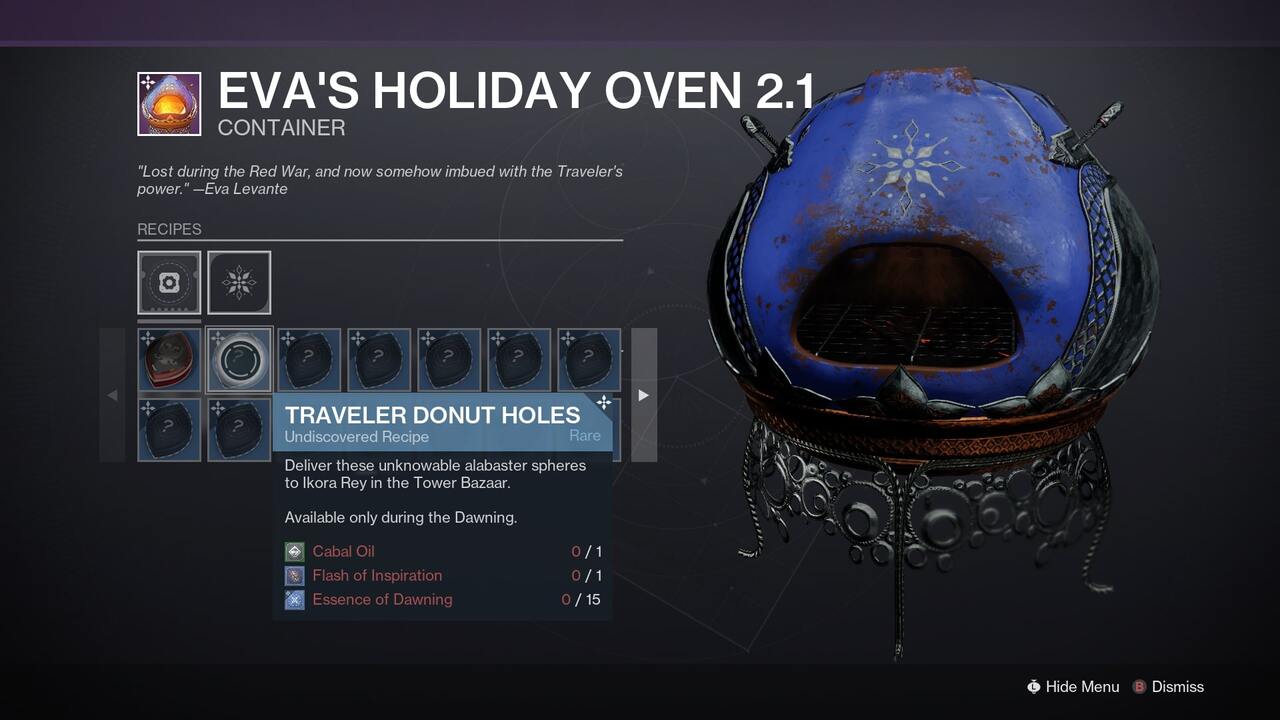Click the Cabal Oil ingredient icon
Image resolution: width=1280 pixels, height=720 pixels.
293,551
